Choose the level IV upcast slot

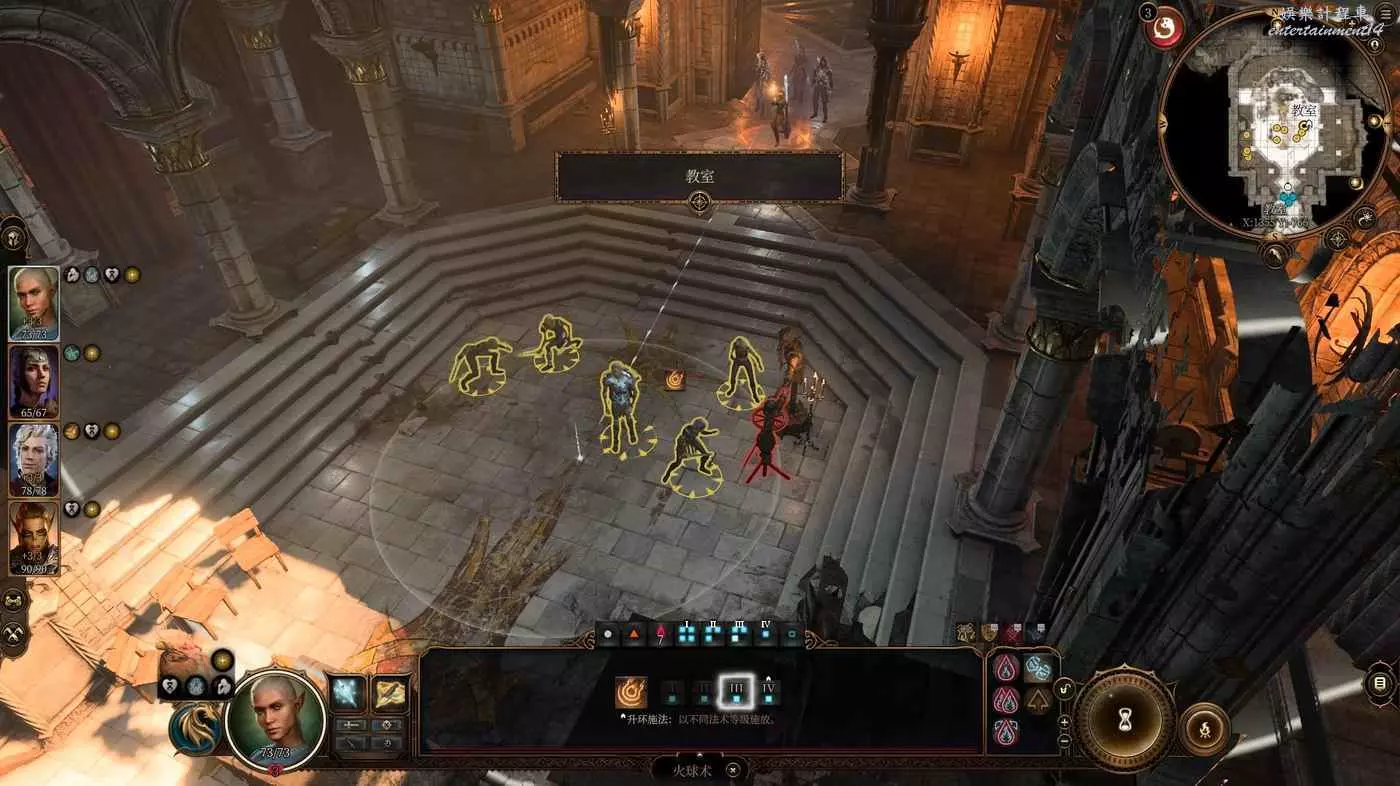point(768,691)
